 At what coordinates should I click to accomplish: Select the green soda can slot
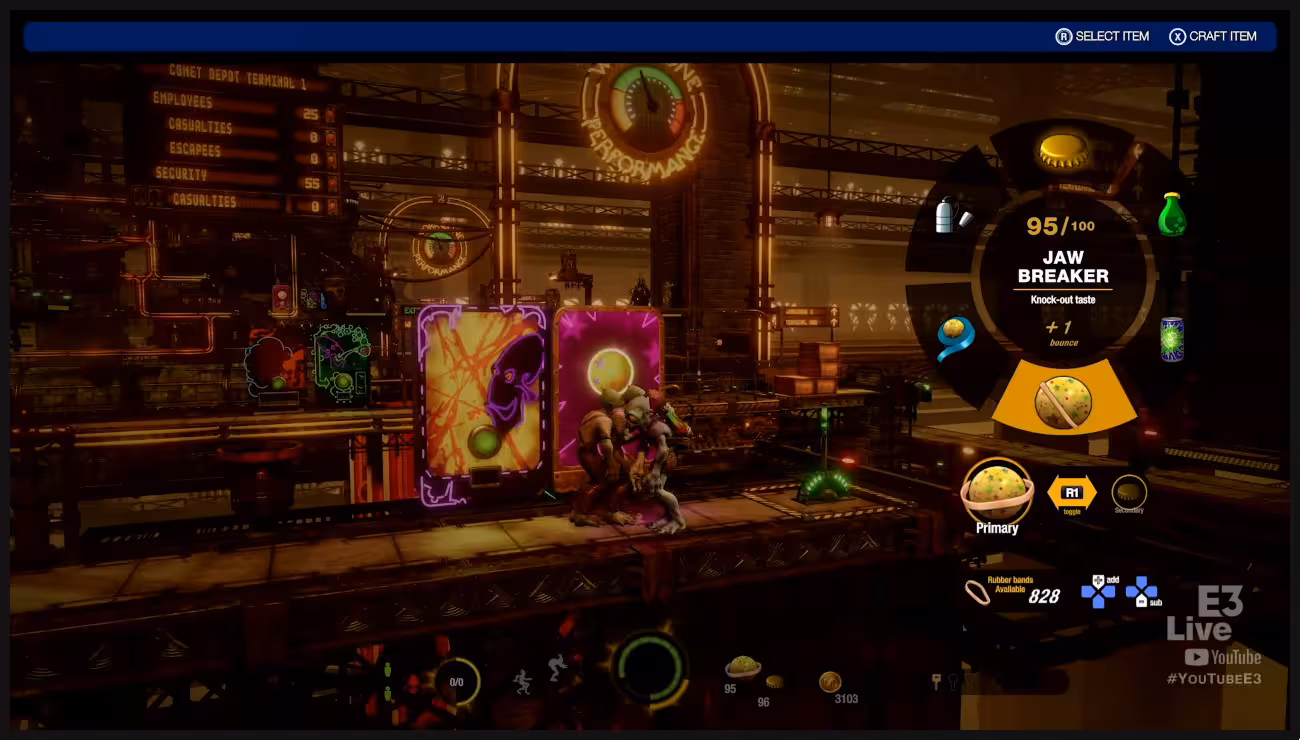click(1171, 339)
